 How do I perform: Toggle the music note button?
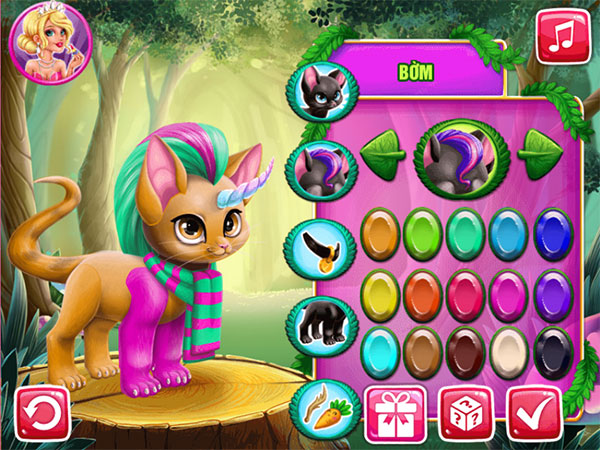[x=563, y=36]
